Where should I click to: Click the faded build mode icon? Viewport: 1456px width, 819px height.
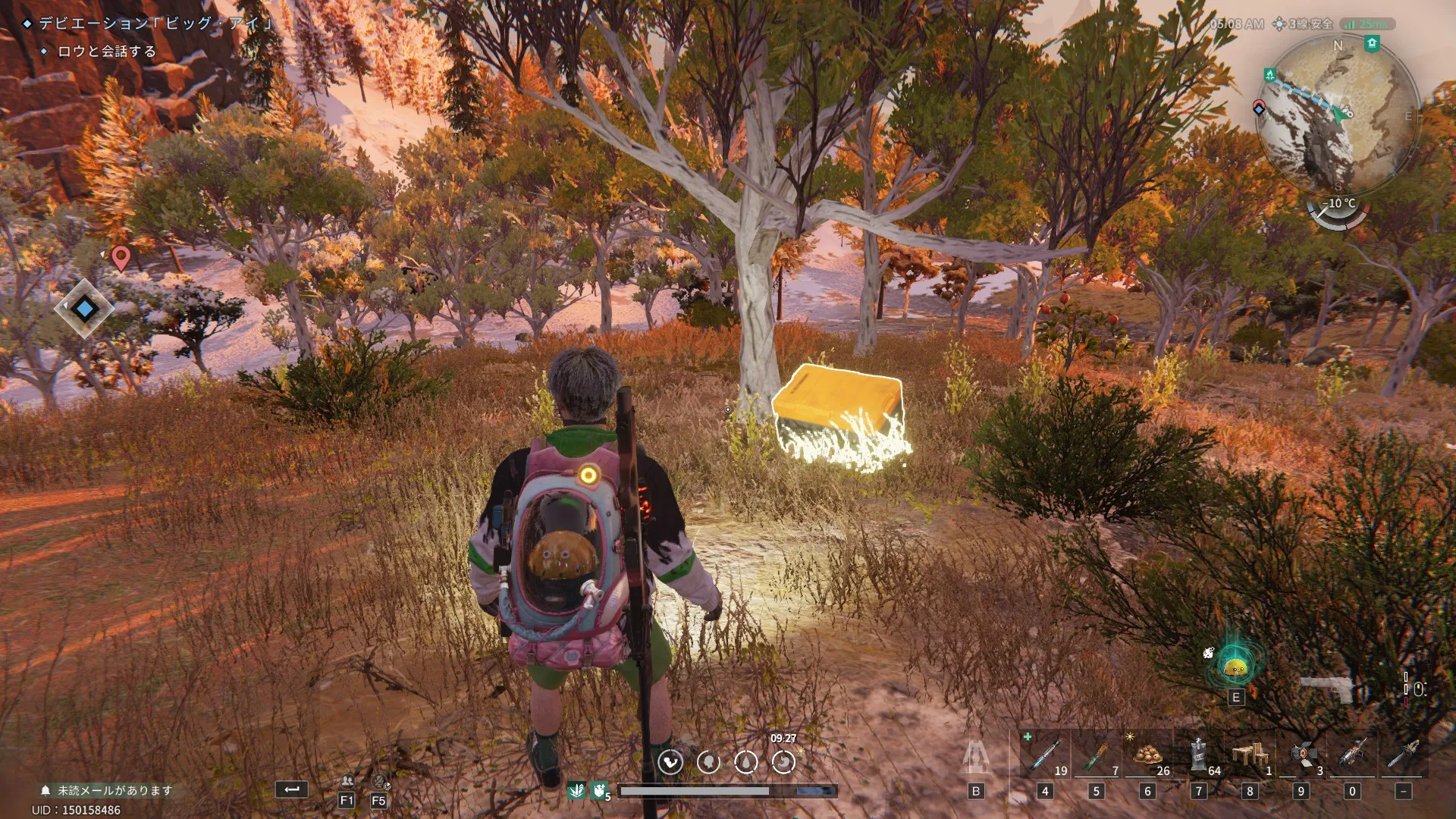coord(976,757)
